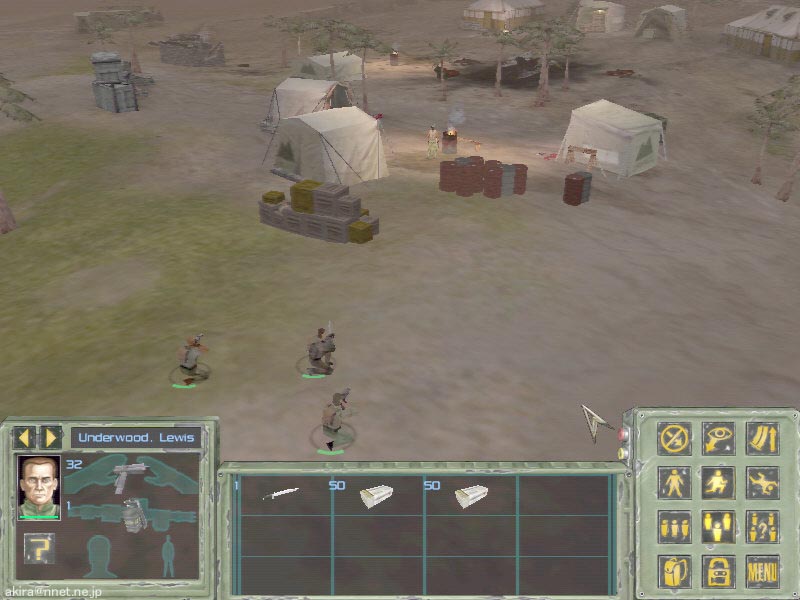Image resolution: width=800 pixels, height=600 pixels.
Task: Click the padlock icon button
Action: pos(718,571)
